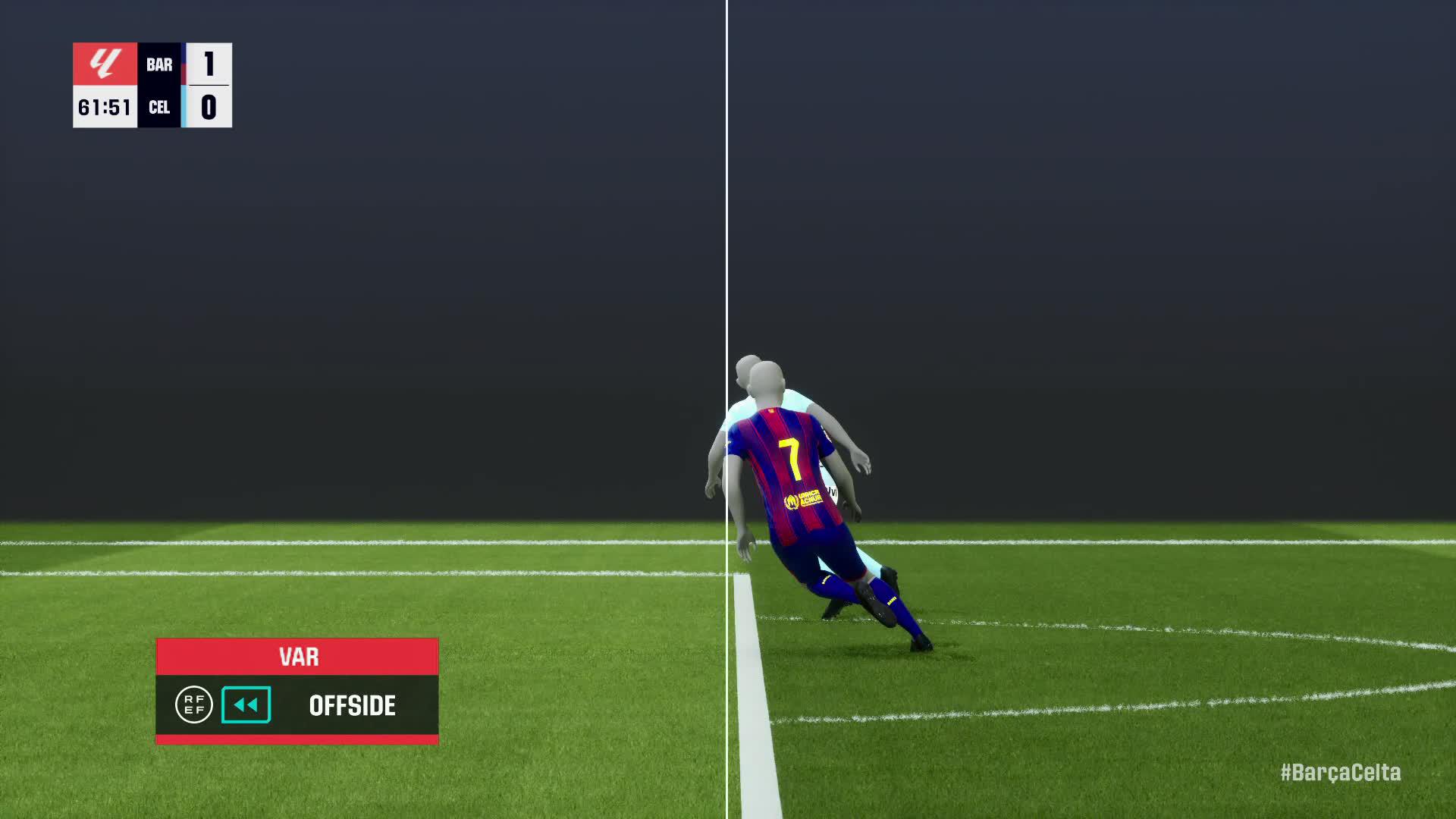Click the CEL team abbreviation block
The height and width of the screenshot is (819, 1456).
tap(159, 107)
